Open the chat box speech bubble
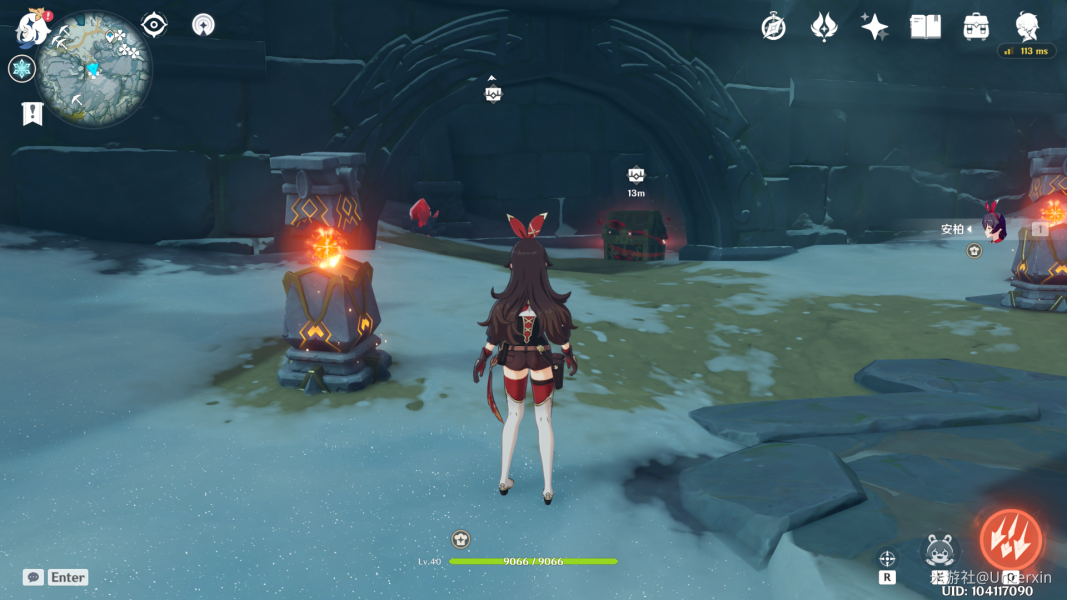Screen dimensions: 1067x600 tap(34, 577)
